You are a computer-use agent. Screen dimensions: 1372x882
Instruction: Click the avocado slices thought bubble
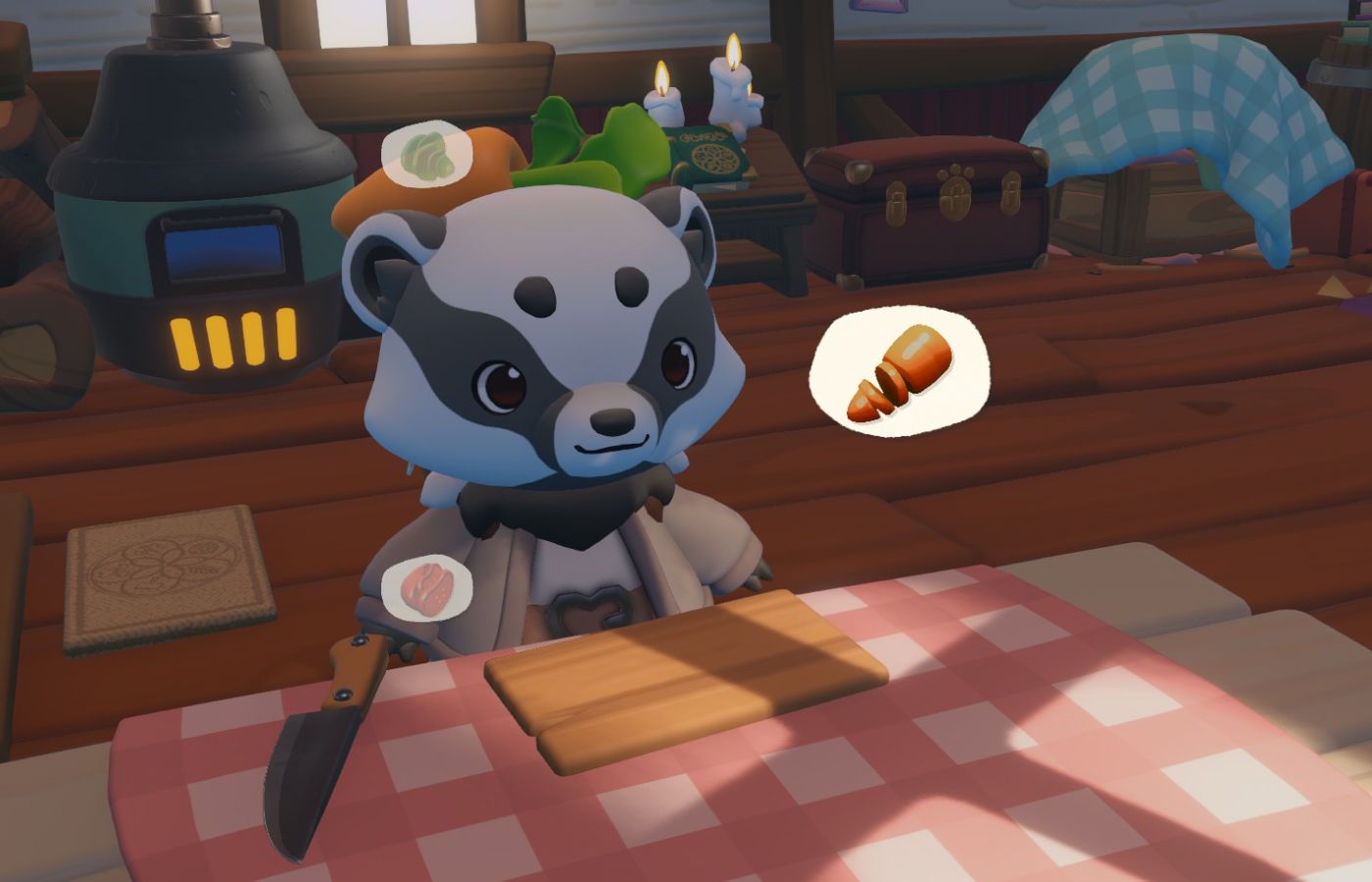pos(426,152)
